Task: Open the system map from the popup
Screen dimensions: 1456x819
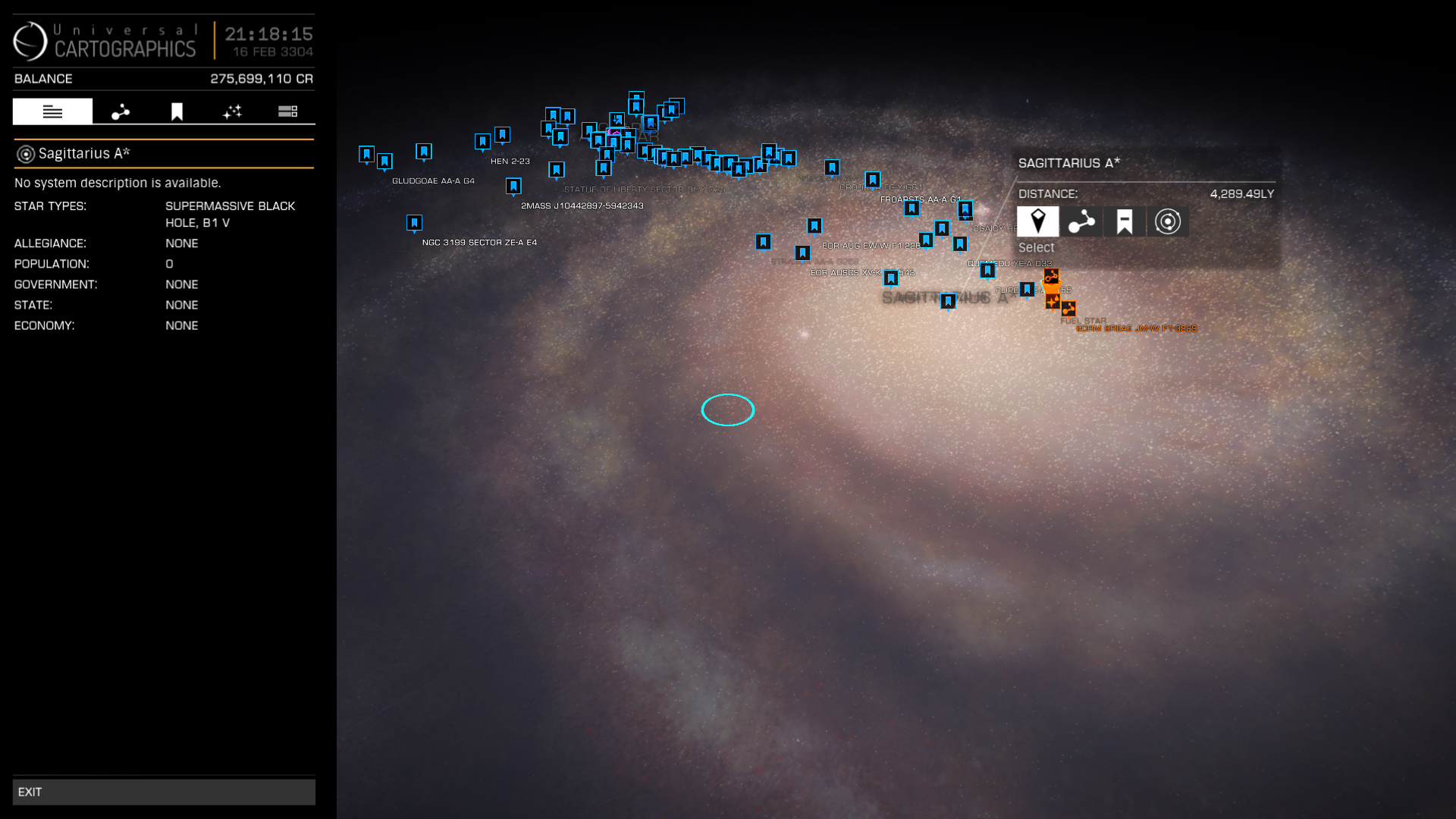Action: (x=1167, y=221)
